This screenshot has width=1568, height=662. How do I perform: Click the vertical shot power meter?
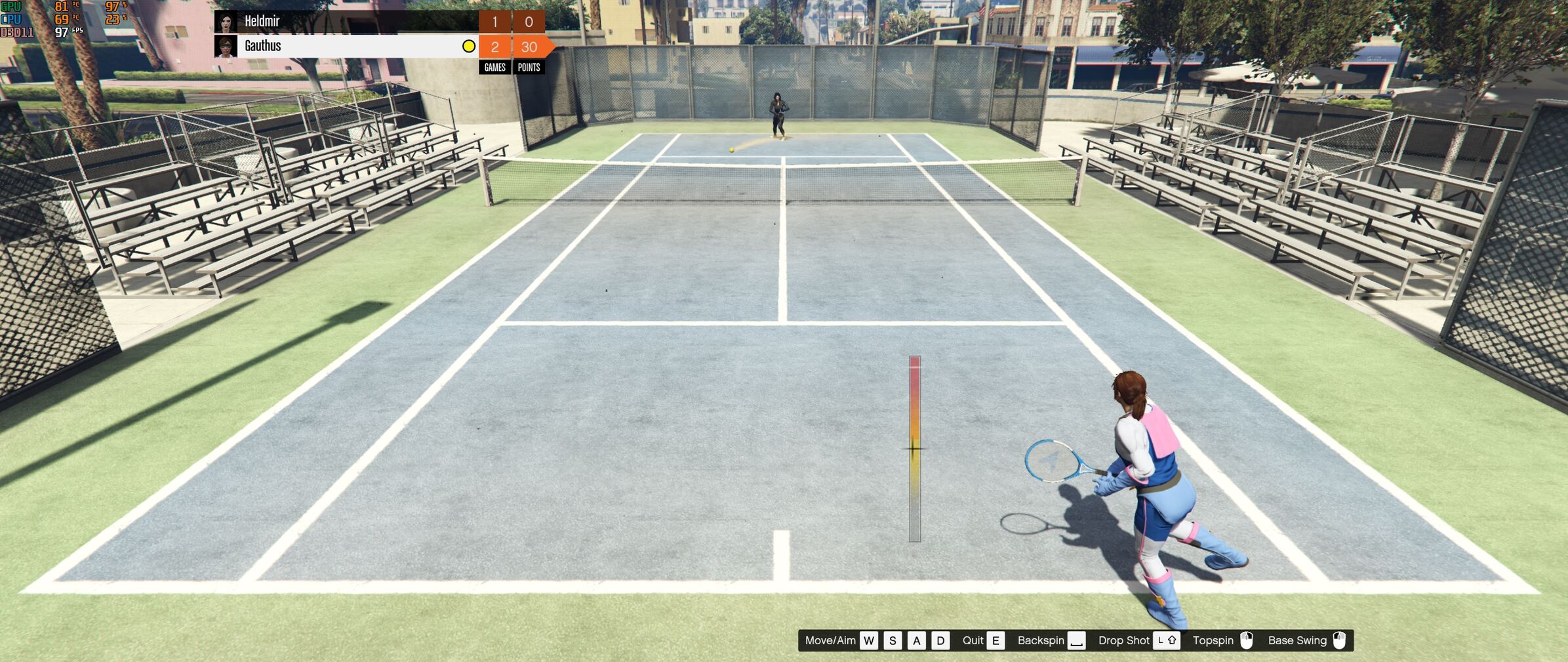(914, 449)
